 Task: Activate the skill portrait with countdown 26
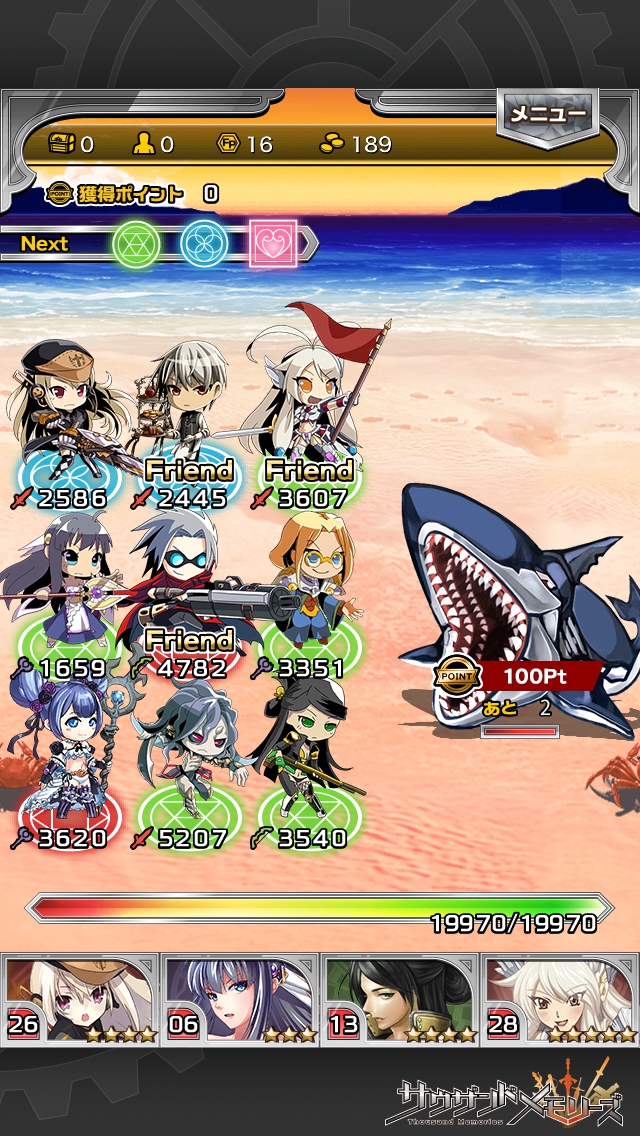click(x=80, y=998)
